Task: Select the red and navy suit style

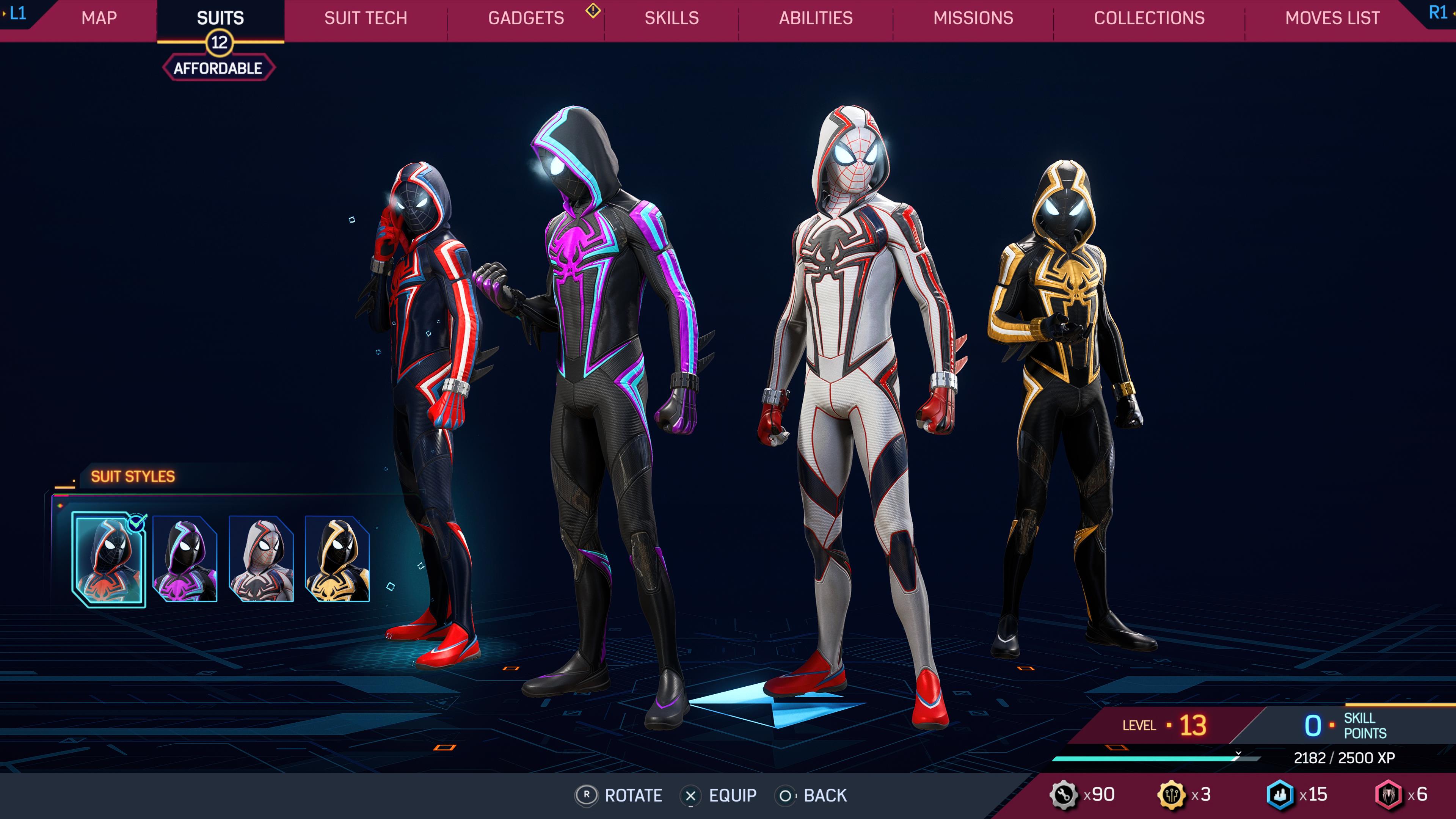Action: click(x=109, y=559)
